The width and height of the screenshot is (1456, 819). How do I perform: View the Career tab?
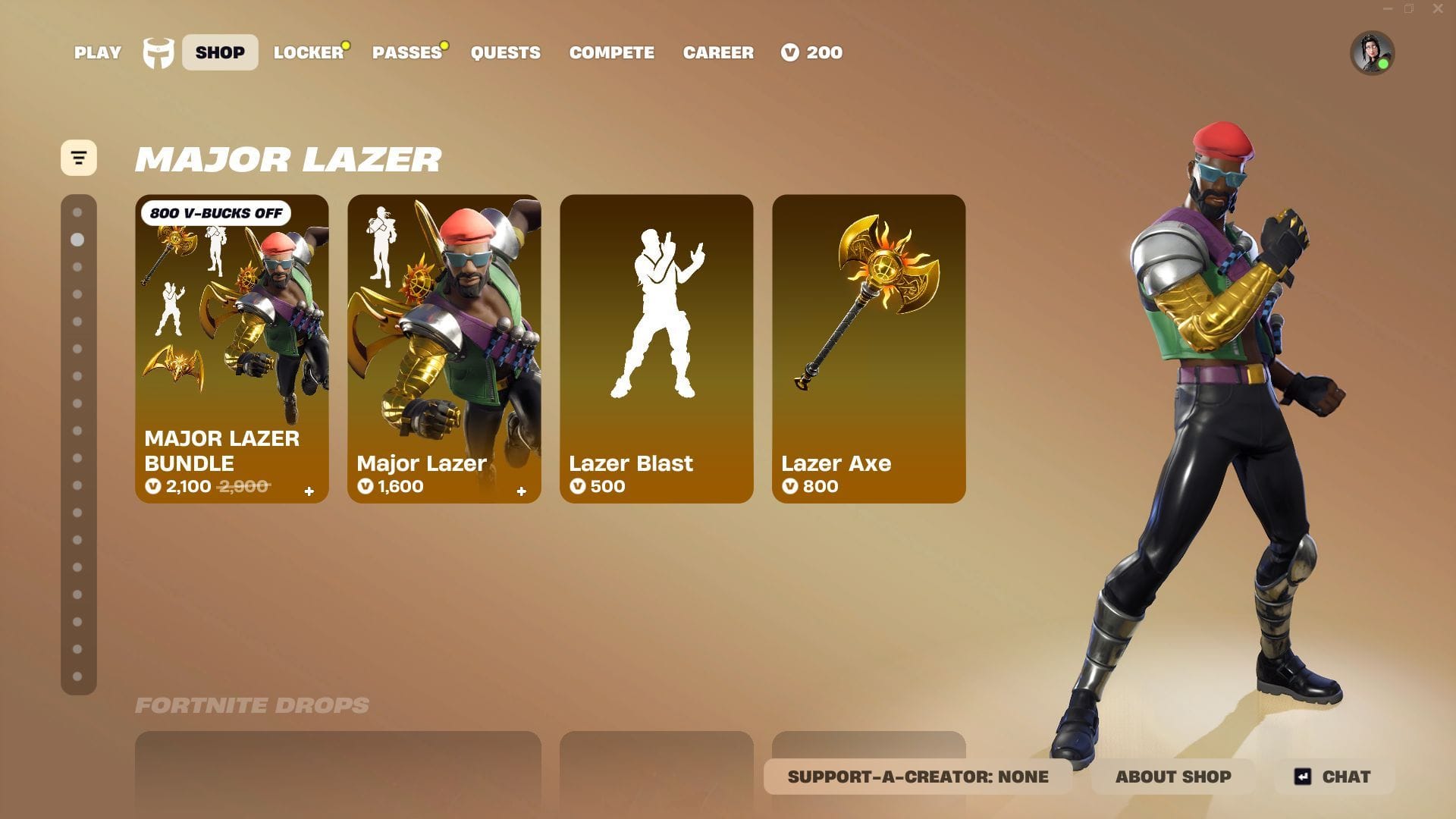[718, 52]
